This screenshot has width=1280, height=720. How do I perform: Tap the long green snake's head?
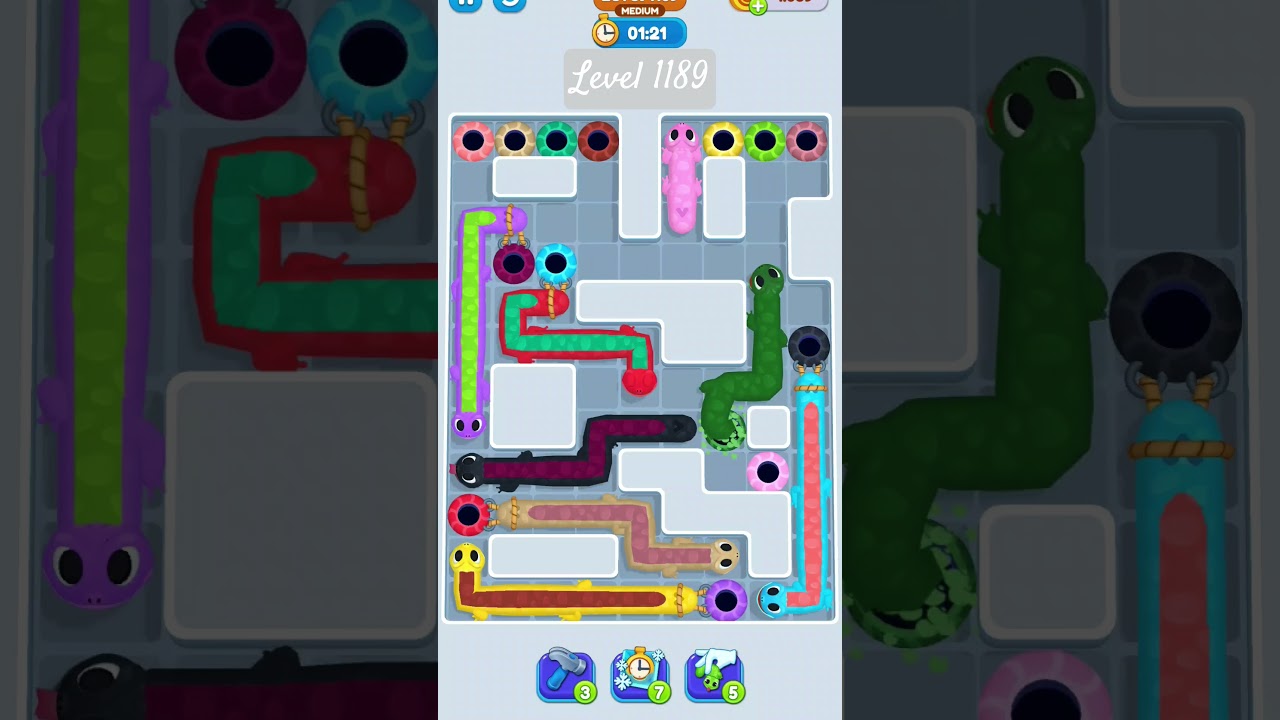coord(766,280)
